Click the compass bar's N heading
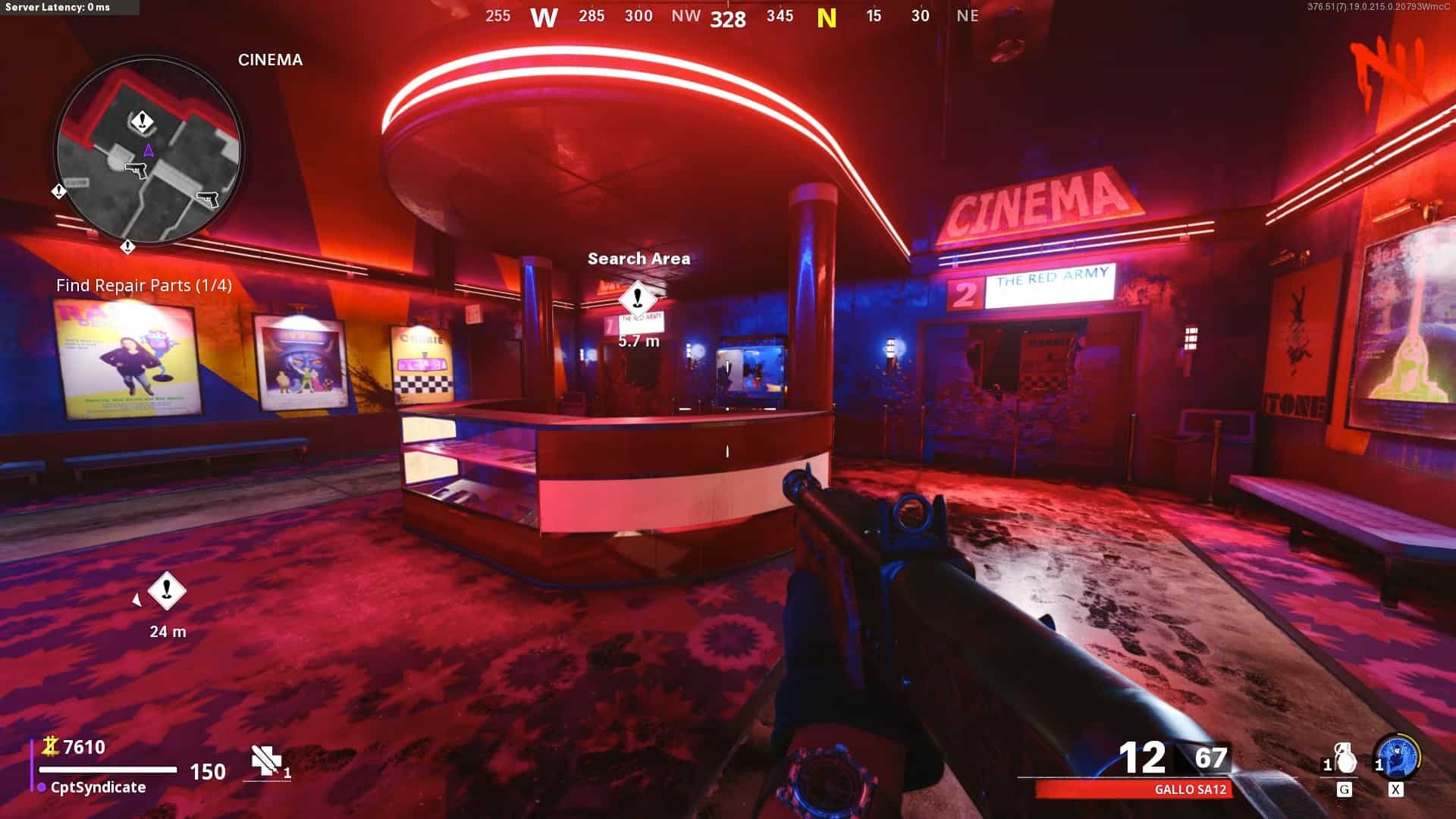 827,17
